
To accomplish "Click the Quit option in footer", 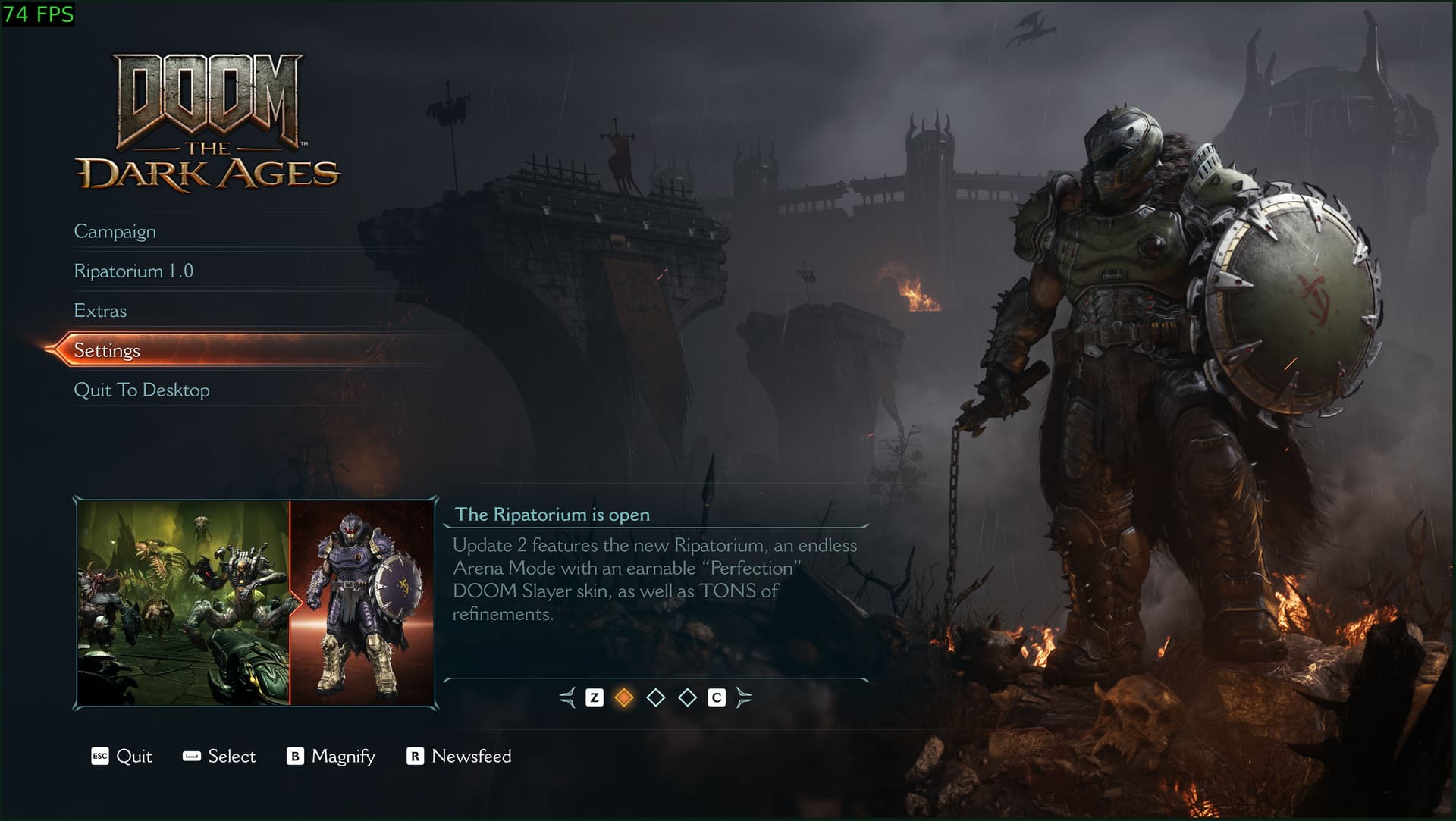I will coord(122,756).
